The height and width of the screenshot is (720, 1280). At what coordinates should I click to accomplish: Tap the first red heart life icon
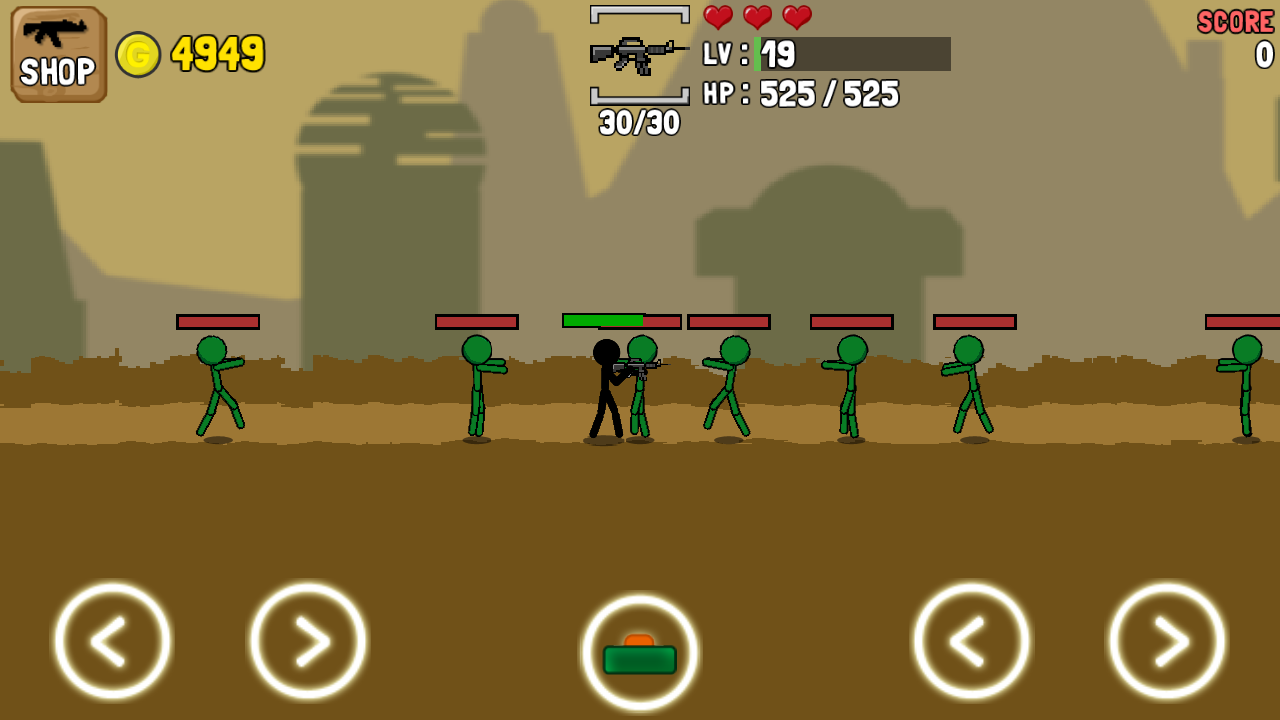point(717,17)
